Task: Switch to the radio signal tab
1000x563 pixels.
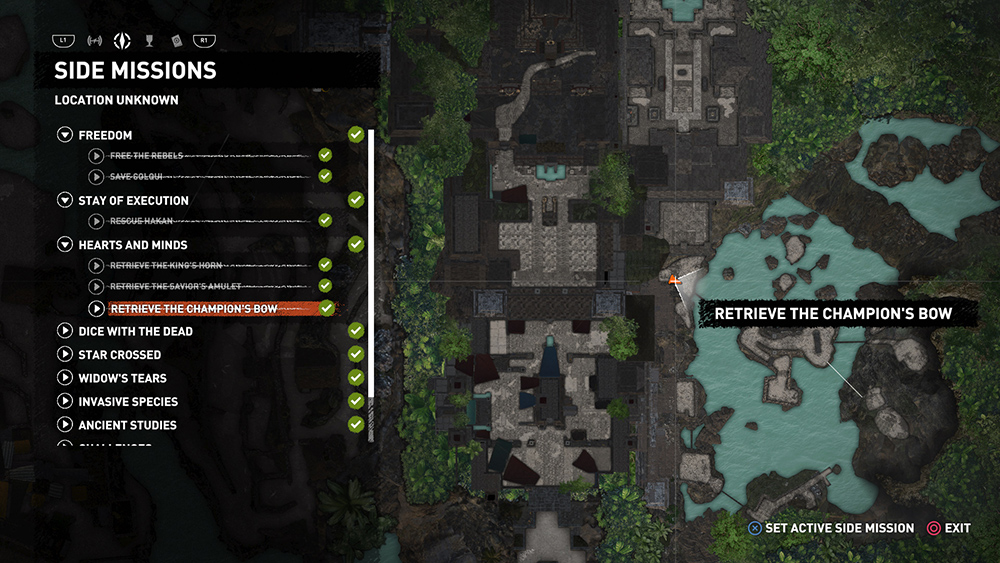Action: point(95,41)
